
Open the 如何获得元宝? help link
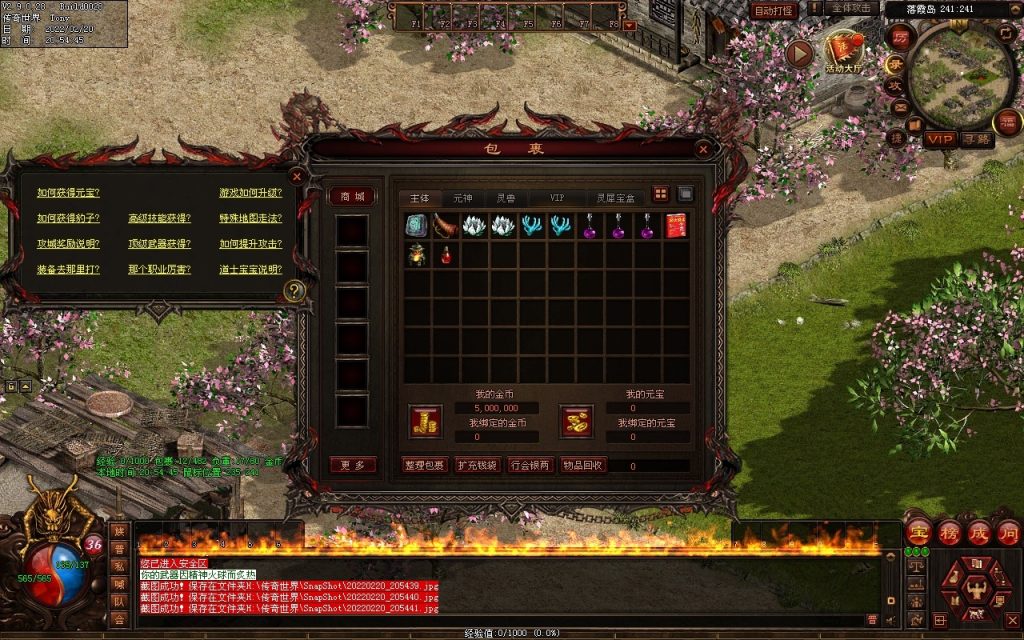point(68,192)
